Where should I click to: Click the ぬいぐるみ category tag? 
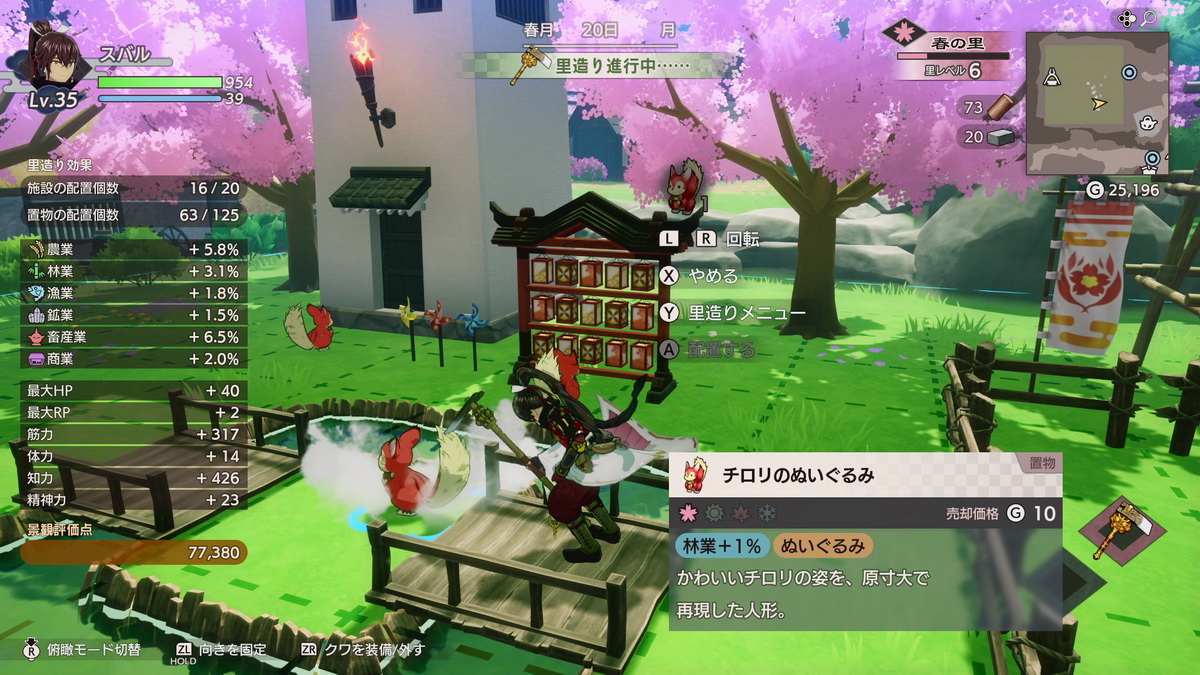823,545
